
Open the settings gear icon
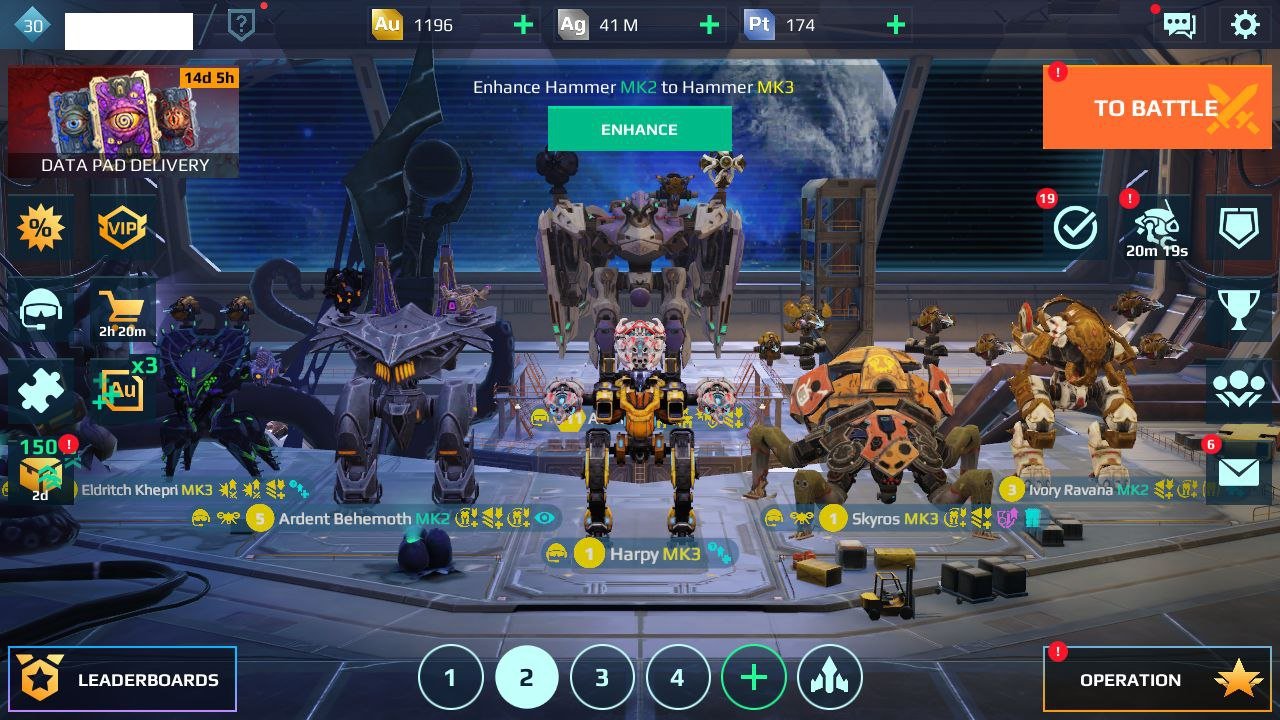pos(1245,25)
